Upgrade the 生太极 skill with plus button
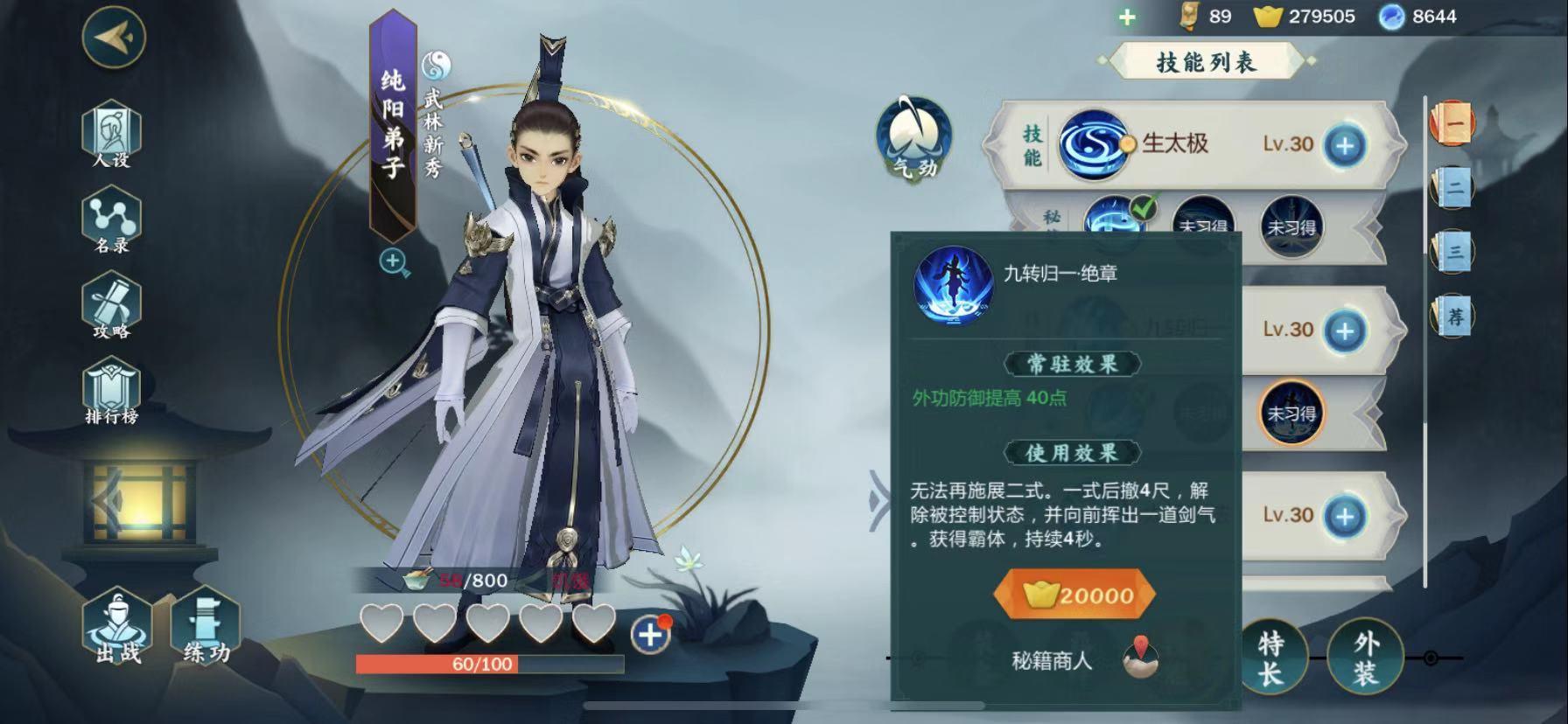Image resolution: width=1568 pixels, height=724 pixels. [1345, 145]
